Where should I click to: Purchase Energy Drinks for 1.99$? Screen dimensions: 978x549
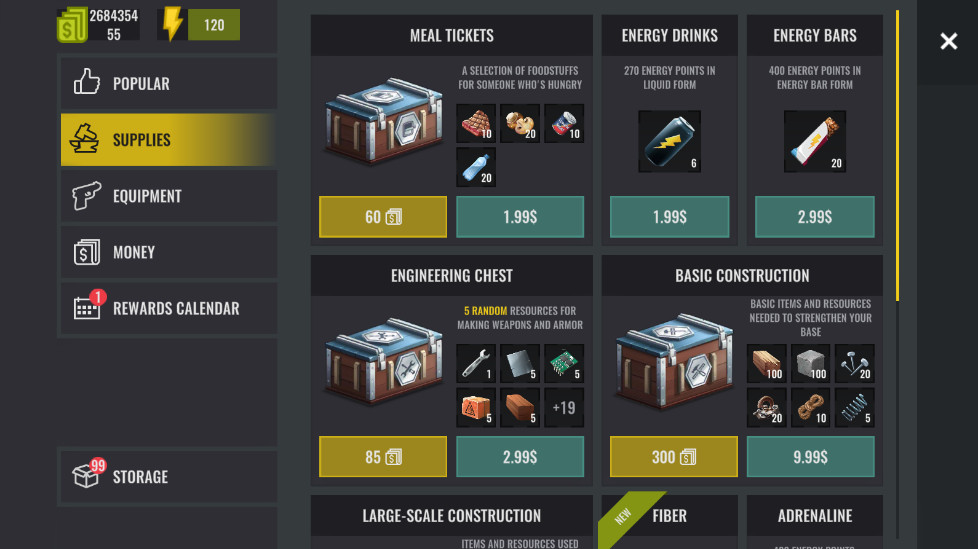point(669,217)
